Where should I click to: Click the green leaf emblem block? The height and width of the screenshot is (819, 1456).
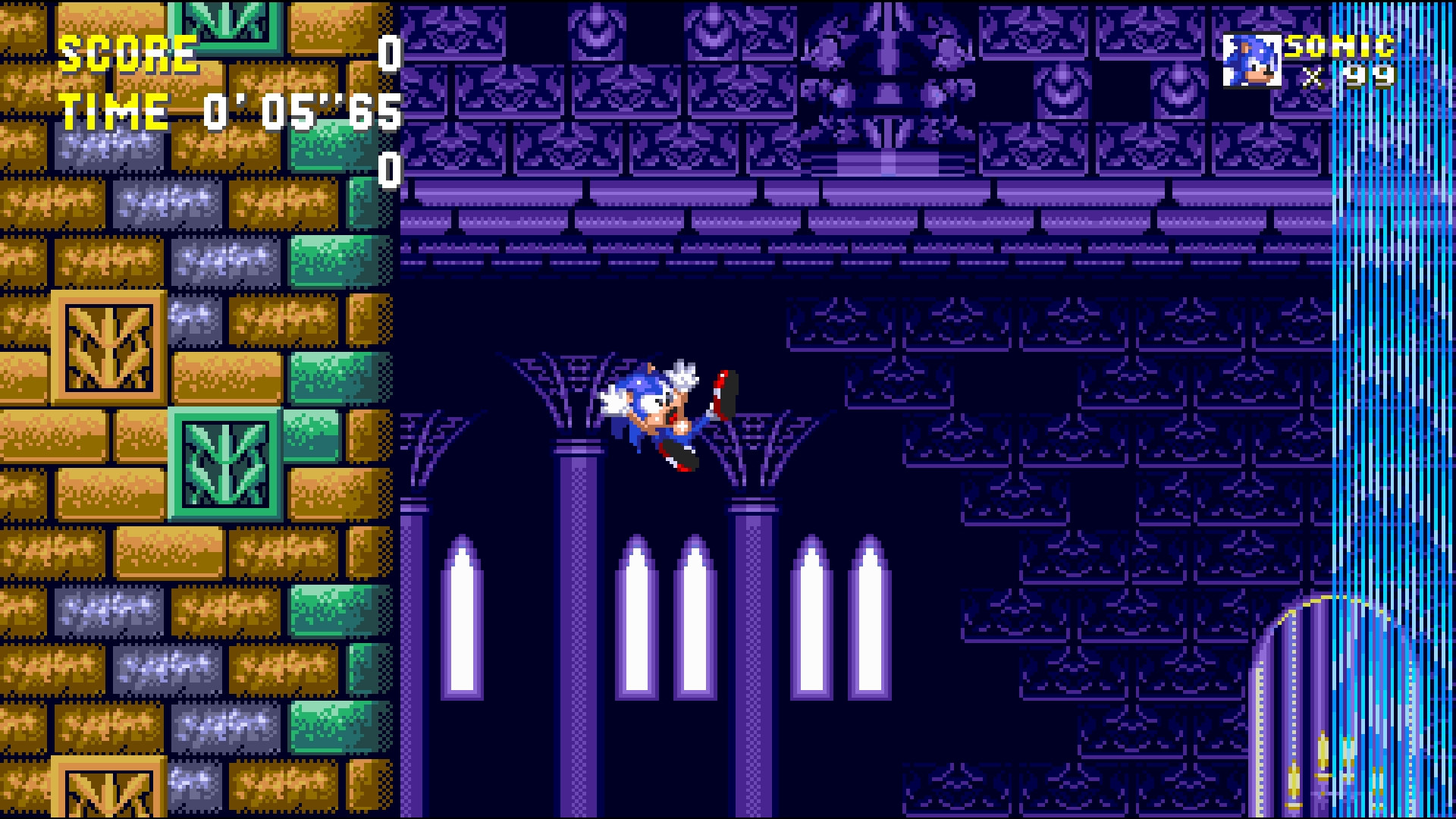[223, 463]
